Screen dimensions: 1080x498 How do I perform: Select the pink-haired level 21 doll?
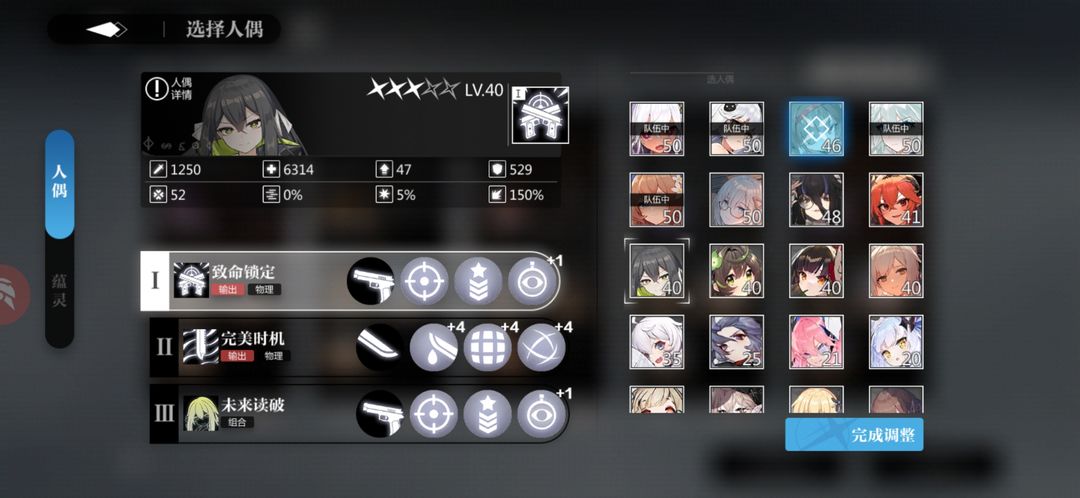pos(816,342)
